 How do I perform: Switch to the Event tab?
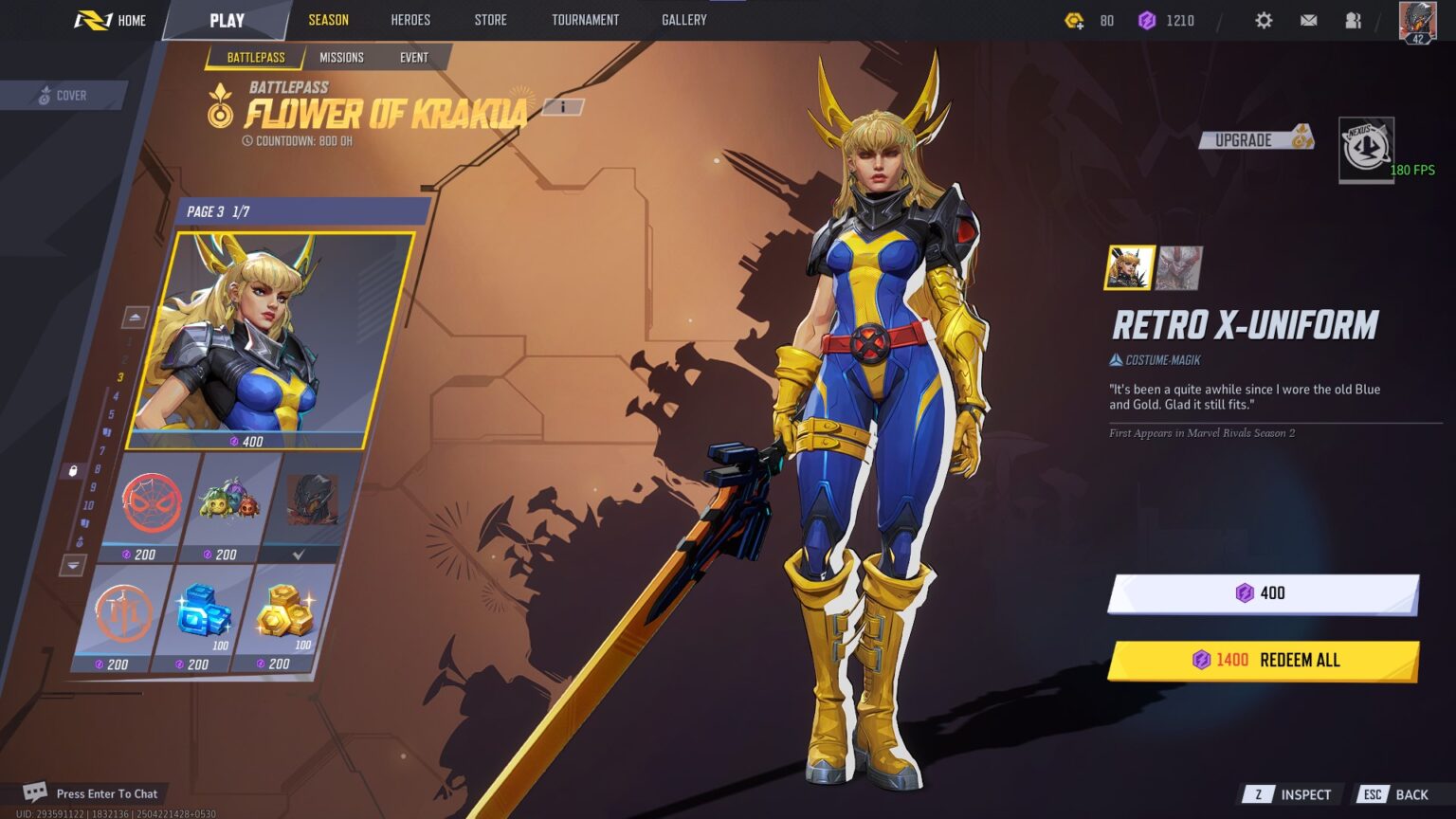pos(413,58)
